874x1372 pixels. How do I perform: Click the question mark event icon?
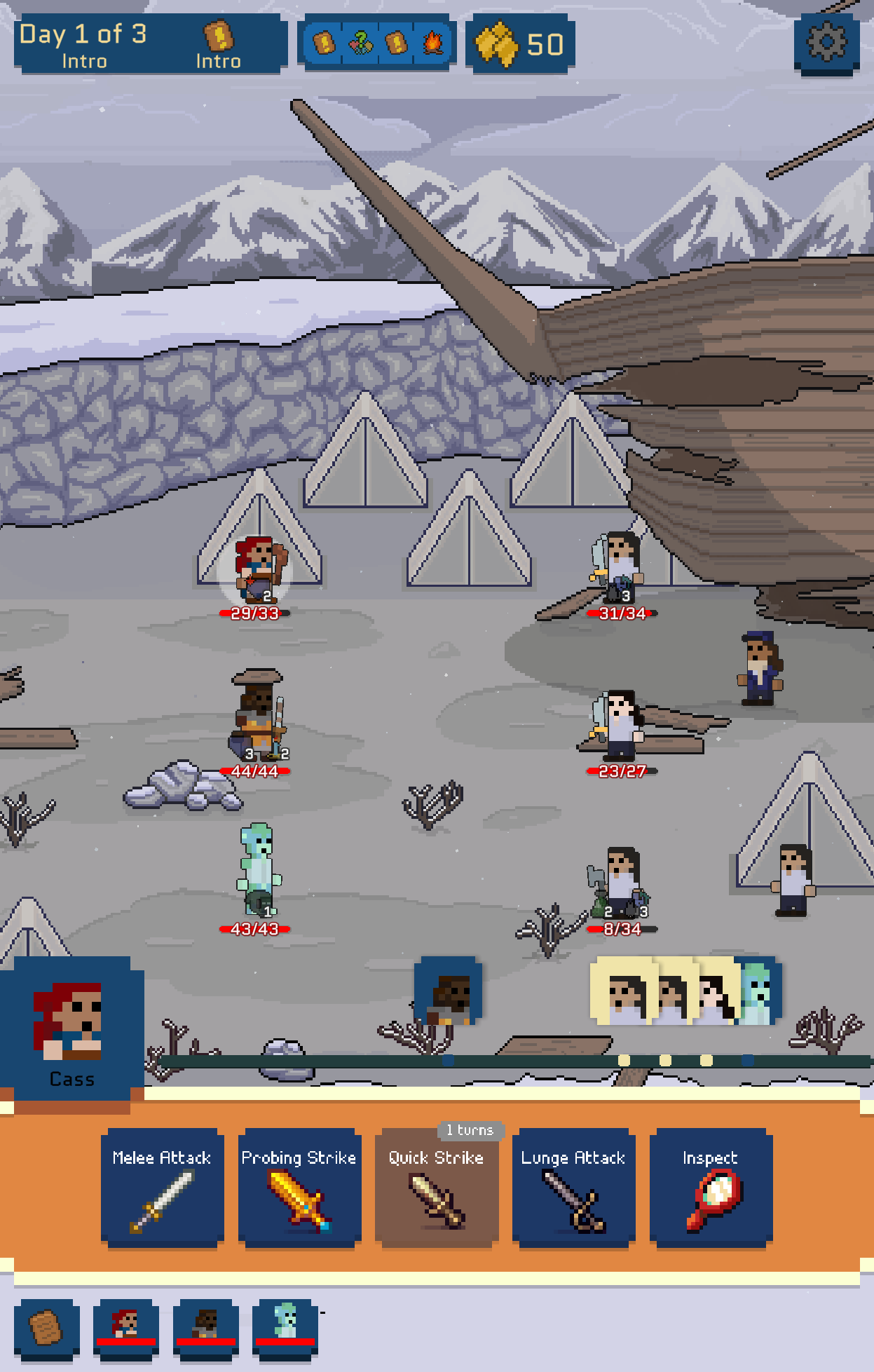click(360, 43)
